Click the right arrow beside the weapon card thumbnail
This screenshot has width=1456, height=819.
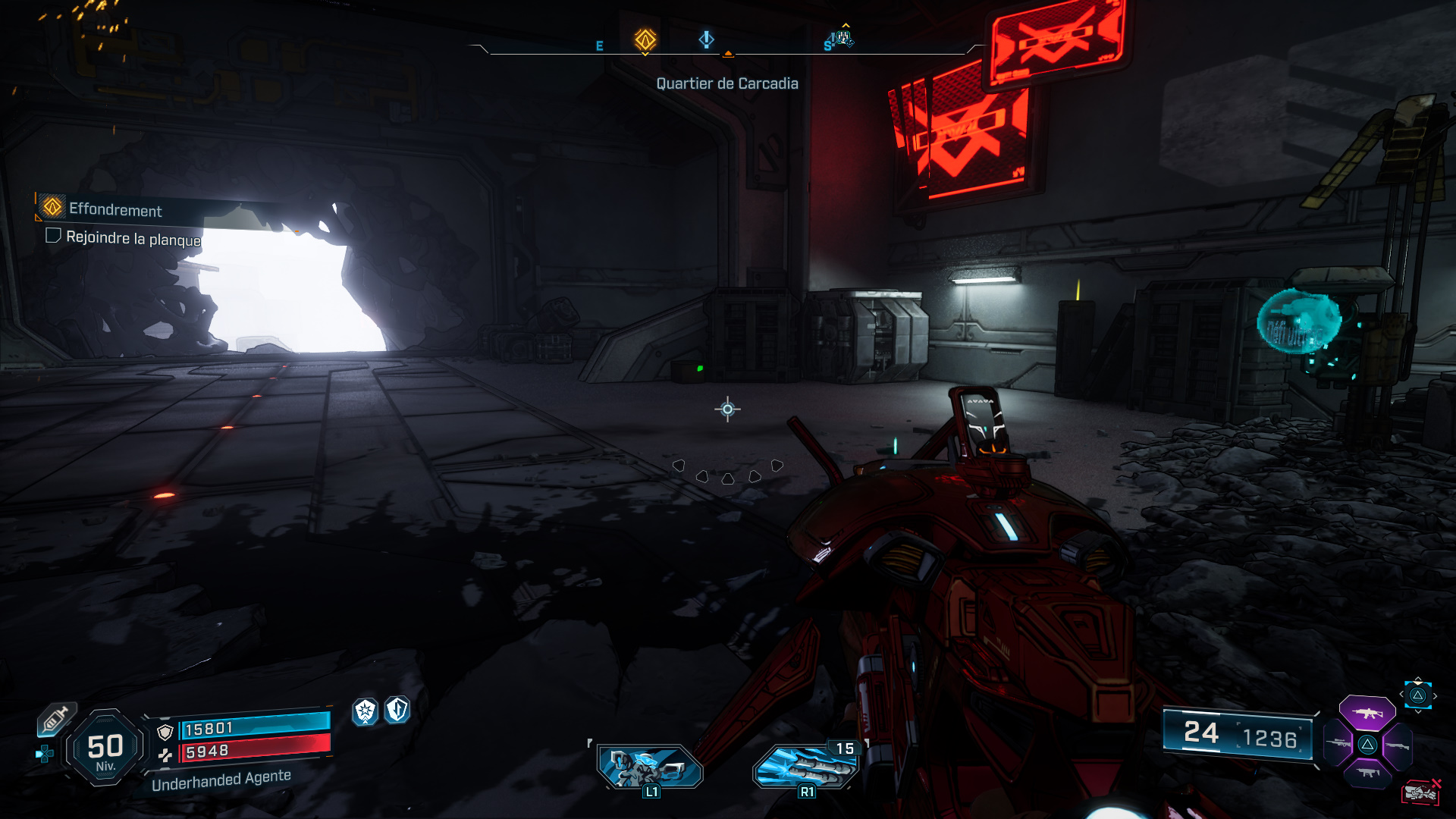coord(1436,695)
